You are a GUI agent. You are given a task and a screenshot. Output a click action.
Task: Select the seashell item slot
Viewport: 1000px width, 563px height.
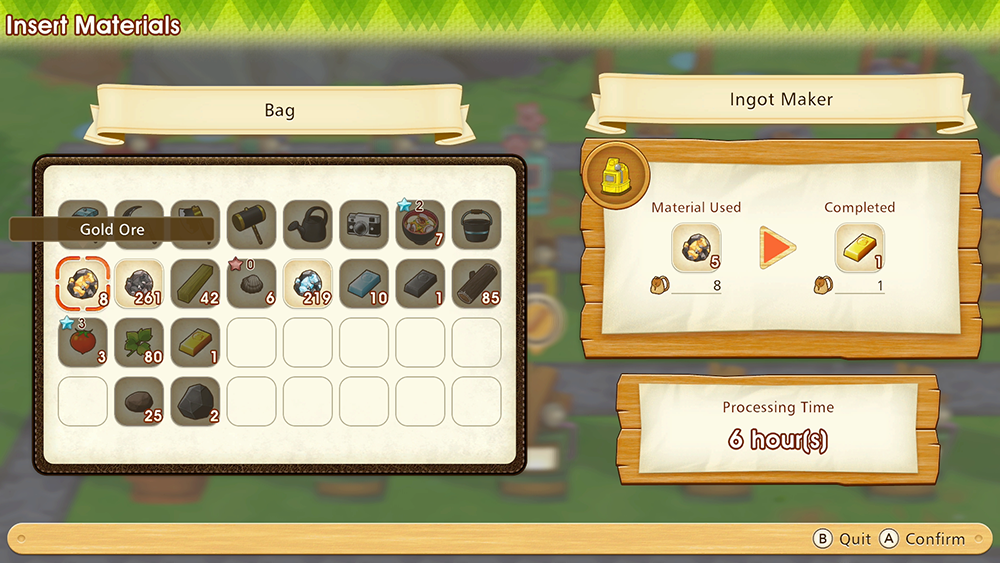tap(251, 284)
